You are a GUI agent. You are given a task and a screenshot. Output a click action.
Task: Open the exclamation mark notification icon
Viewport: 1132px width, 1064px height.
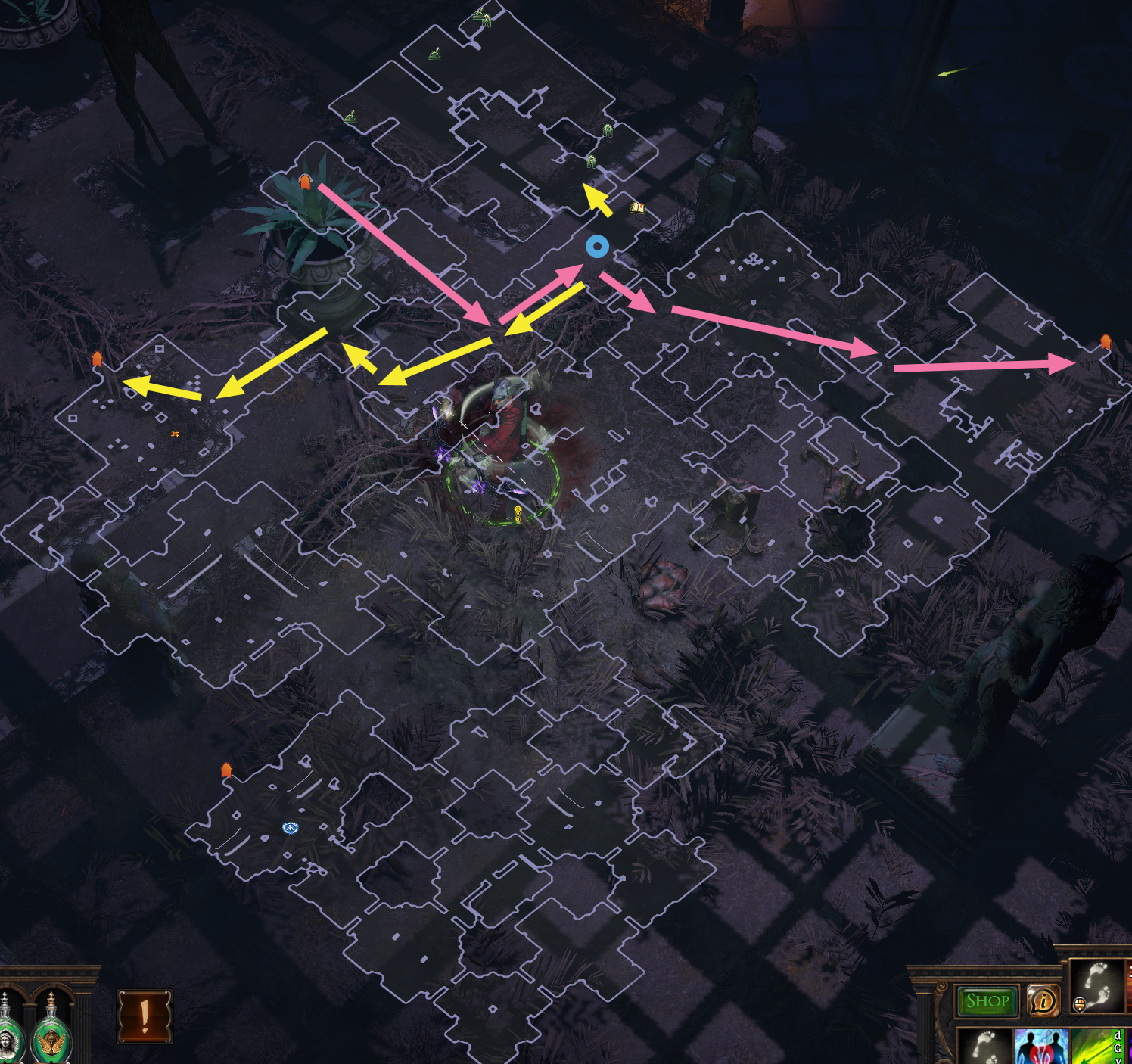click(x=145, y=1016)
